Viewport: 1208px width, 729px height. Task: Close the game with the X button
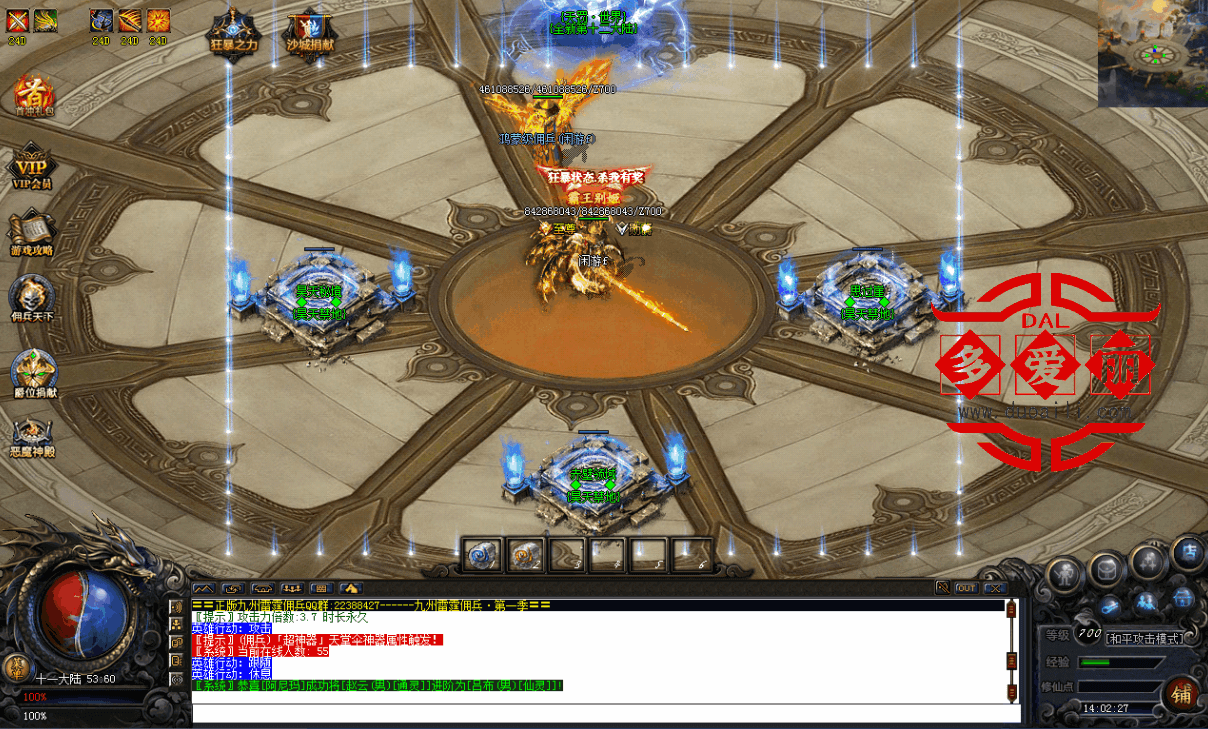click(994, 588)
